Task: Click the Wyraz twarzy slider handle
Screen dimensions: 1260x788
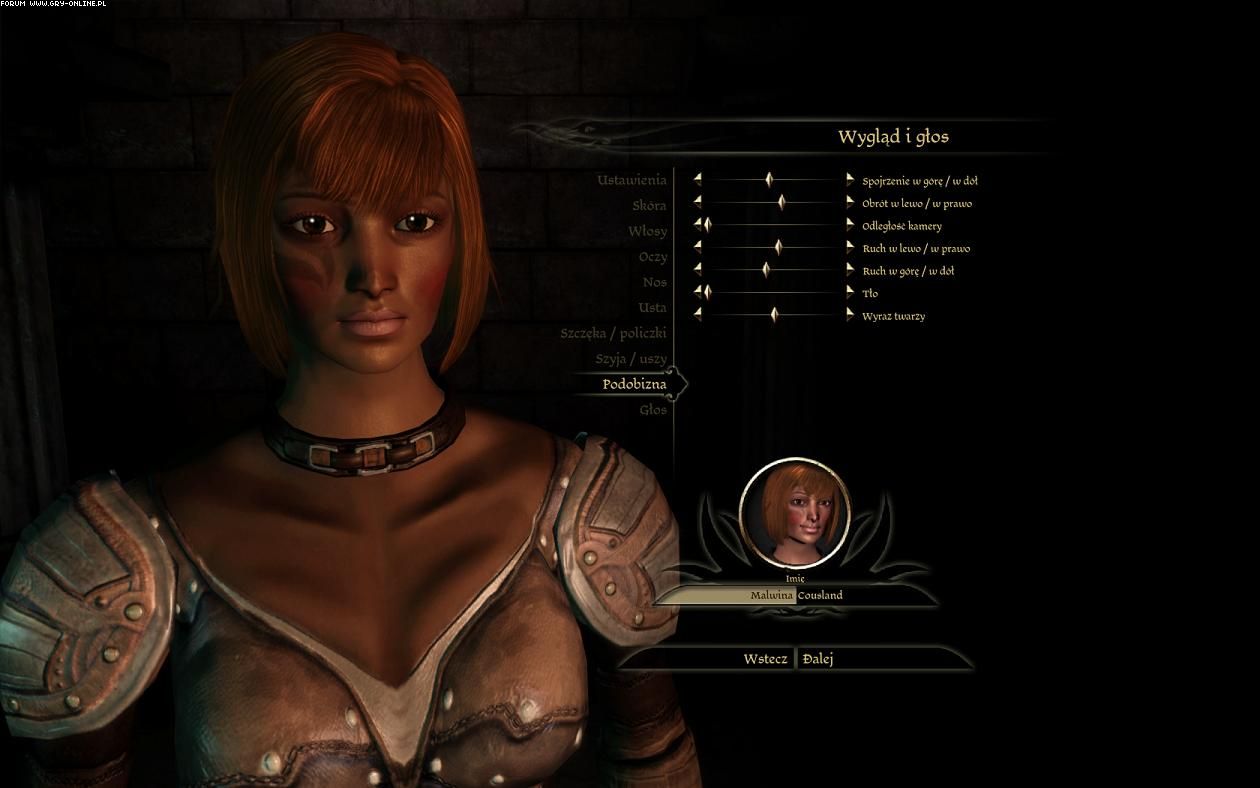Action: tap(774, 315)
